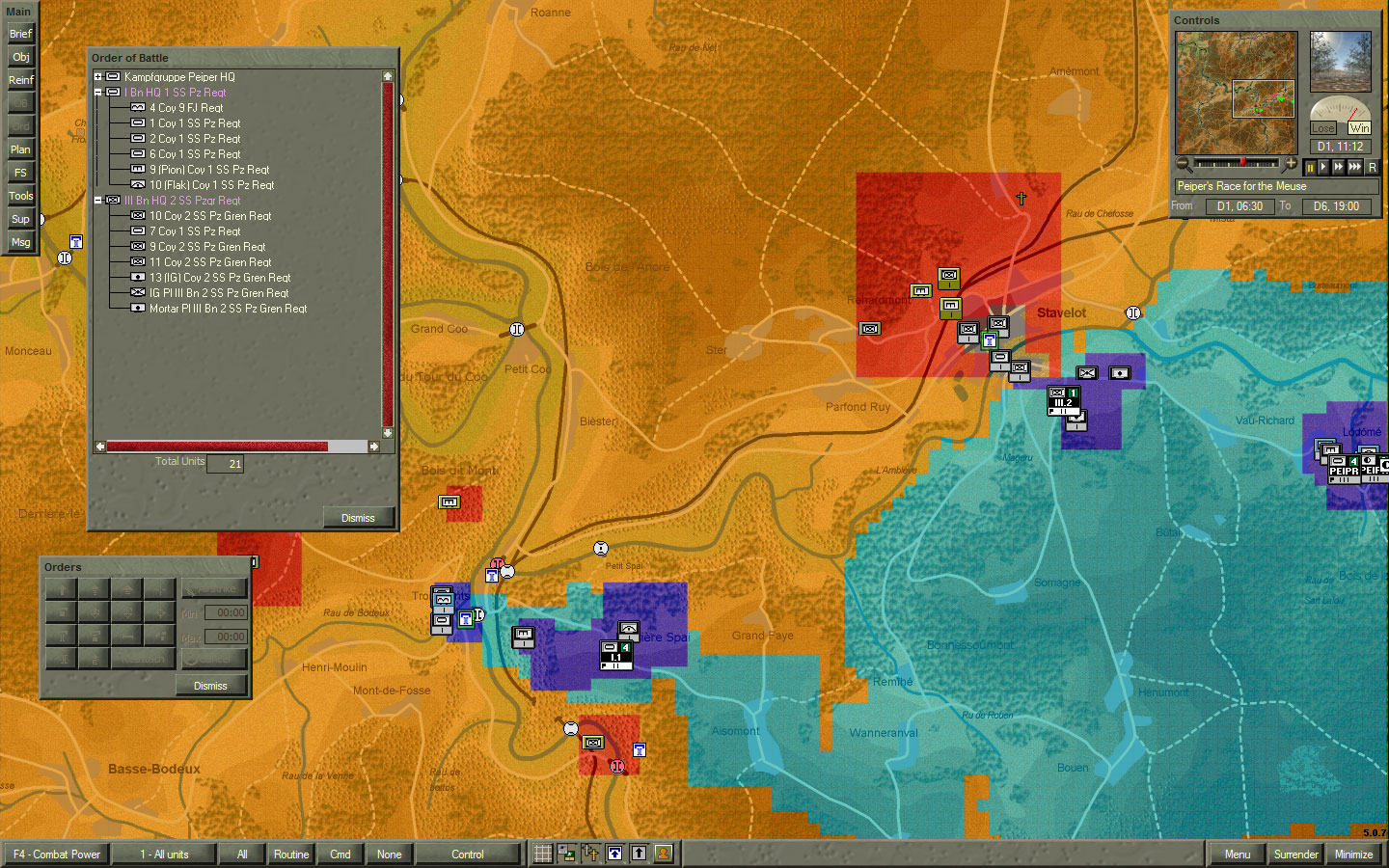The image size is (1389, 868).
Task: Open the F4 - Combat Power dropdown
Action: [55, 854]
